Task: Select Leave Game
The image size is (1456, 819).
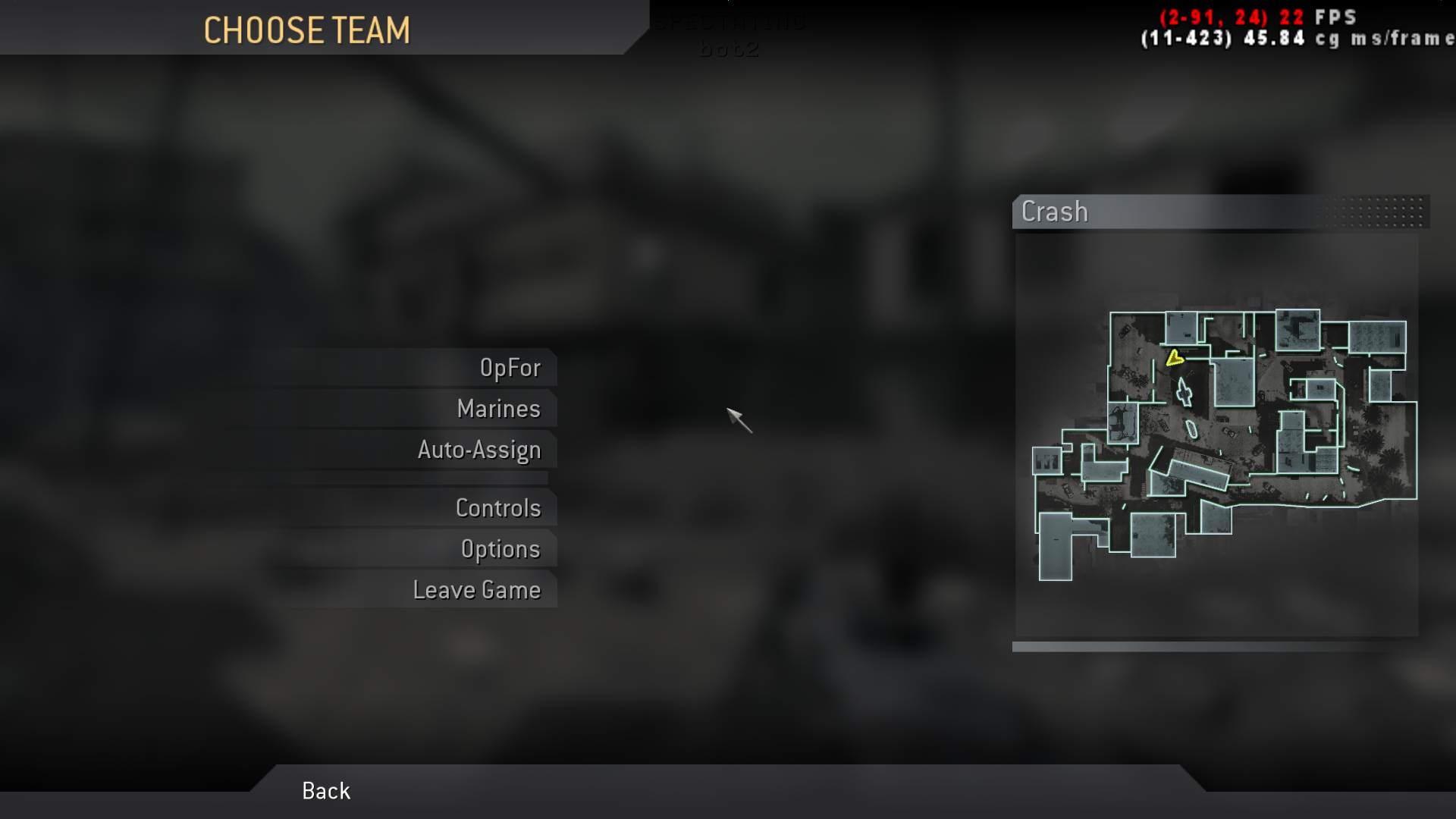Action: (x=477, y=589)
